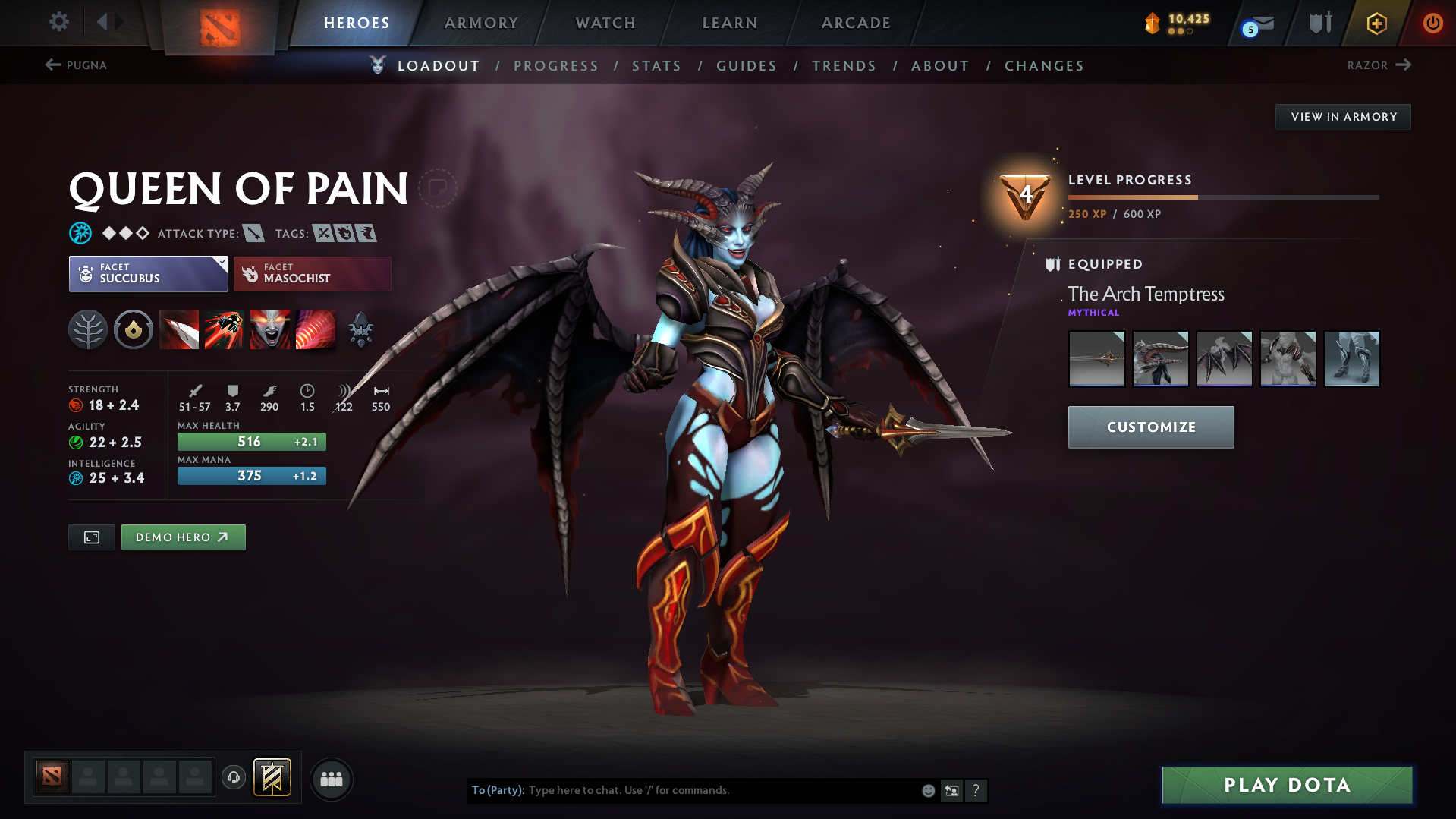Switch to the Armory tab
This screenshot has width=1456, height=819.
click(481, 23)
